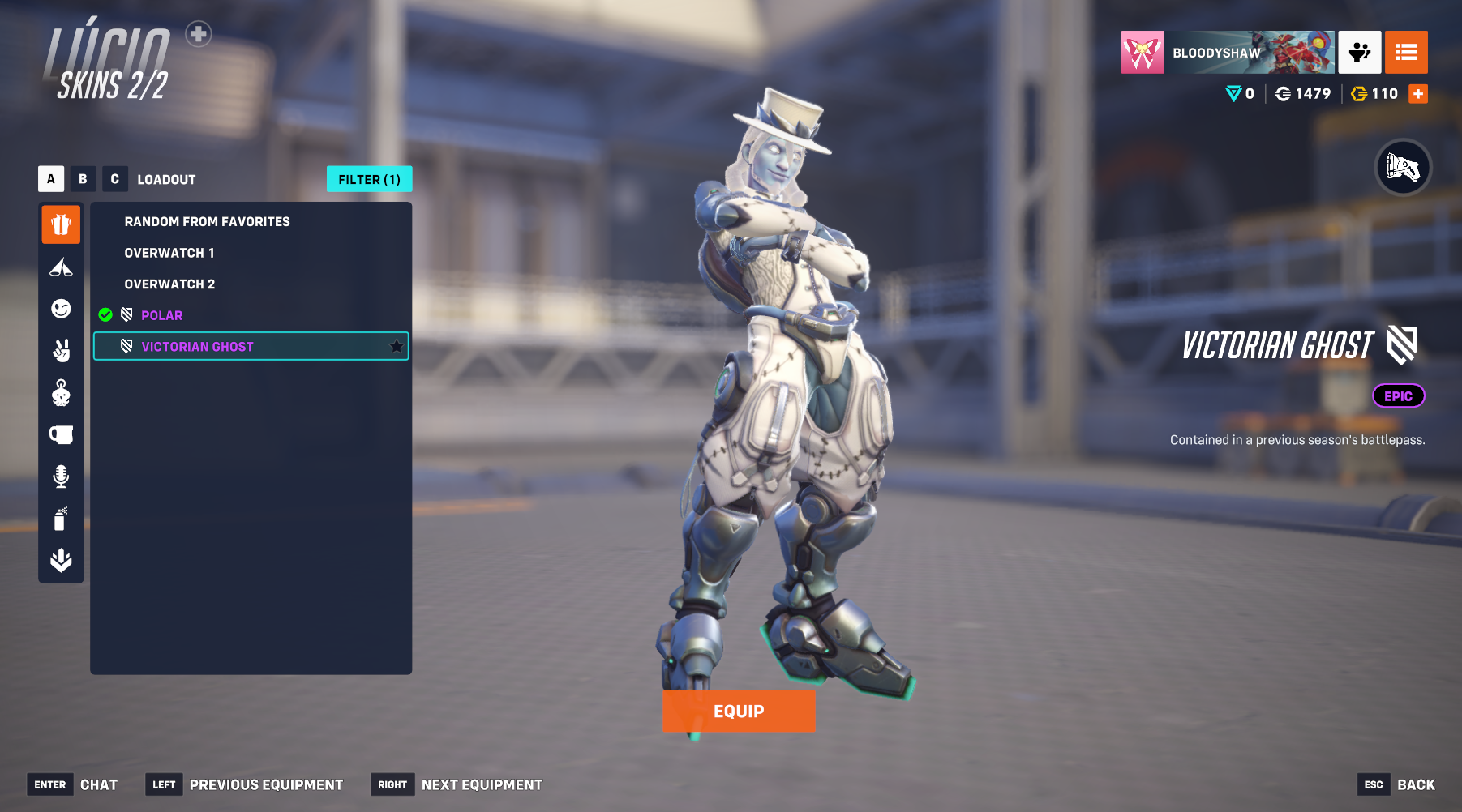Open the emoji face emotes category
The image size is (1462, 812).
[x=61, y=309]
